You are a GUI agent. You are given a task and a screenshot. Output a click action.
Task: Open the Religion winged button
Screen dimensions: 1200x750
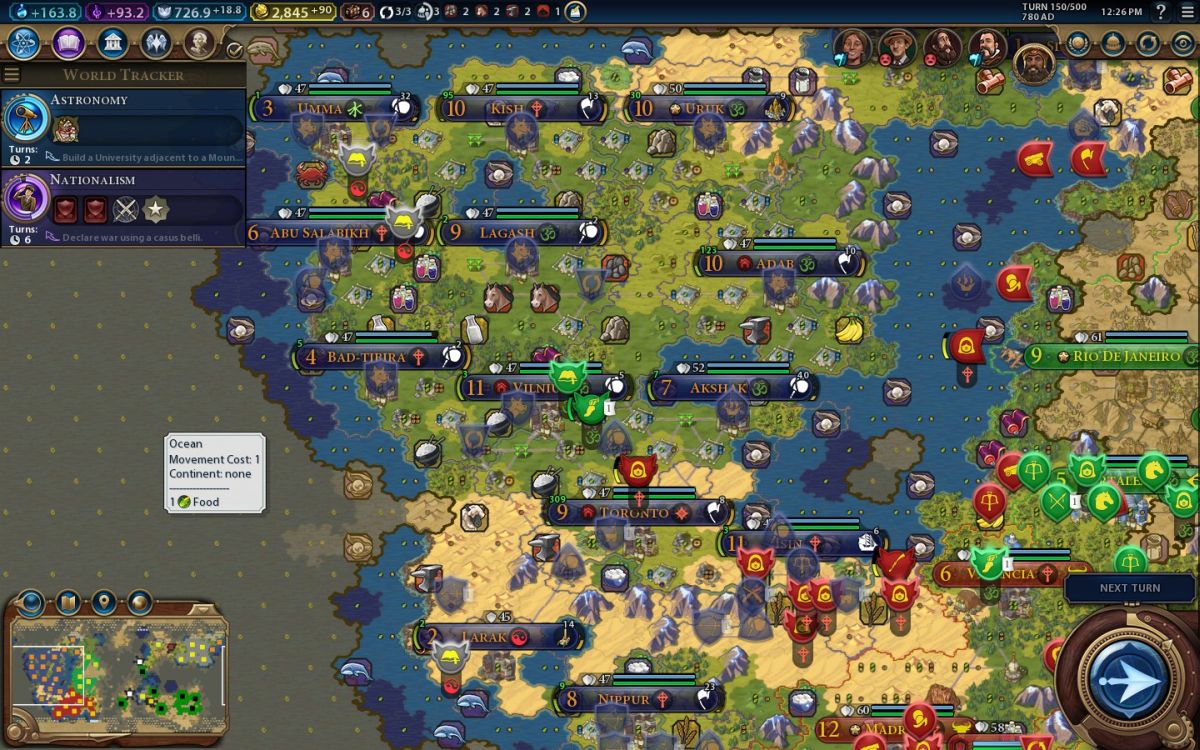pyautogui.click(x=156, y=43)
